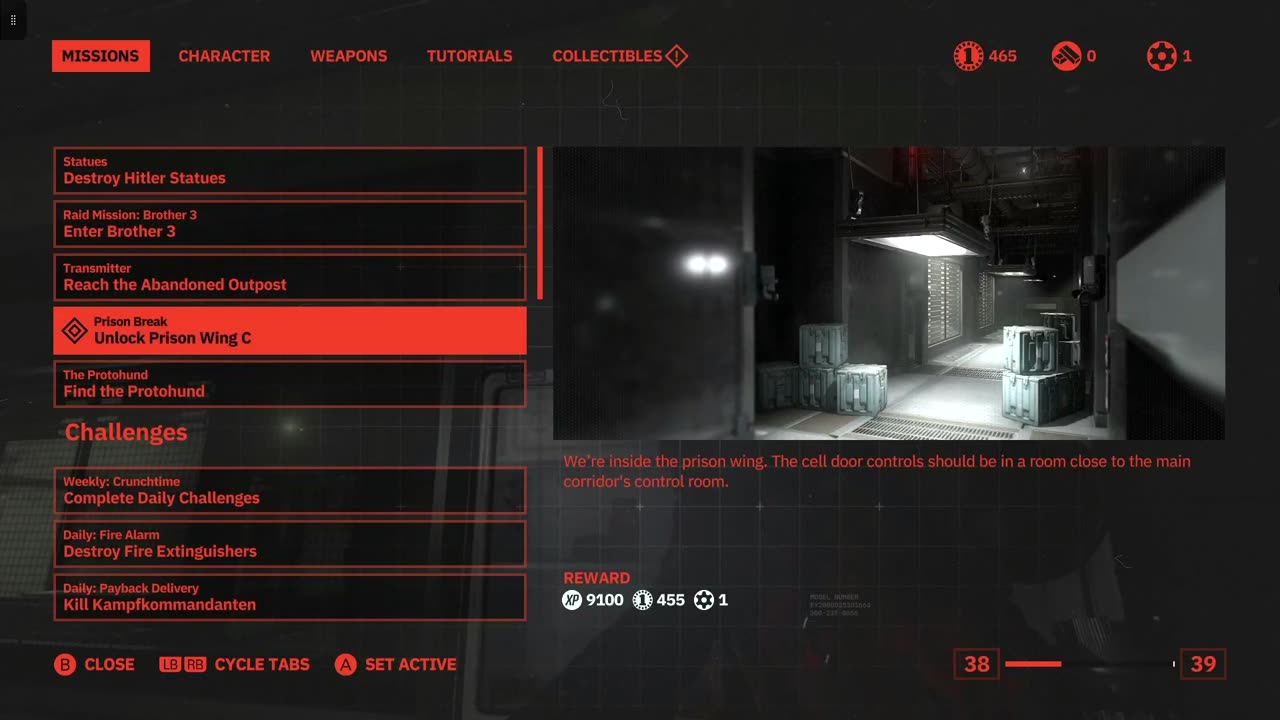Screen dimensions: 1280x720
Task: Click the coin icon next to reward 455
Action: pyautogui.click(x=643, y=600)
